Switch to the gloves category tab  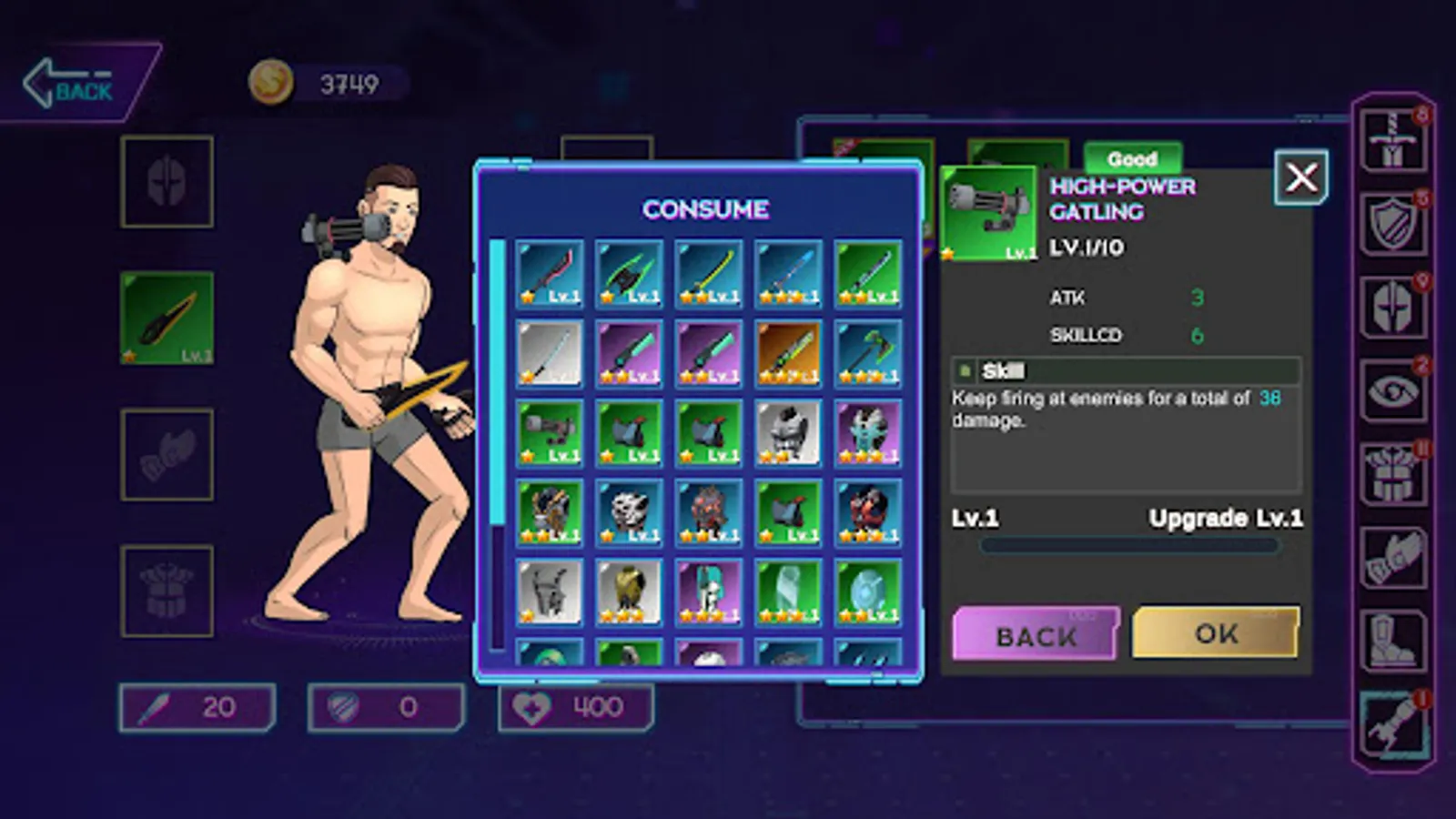click(1392, 557)
